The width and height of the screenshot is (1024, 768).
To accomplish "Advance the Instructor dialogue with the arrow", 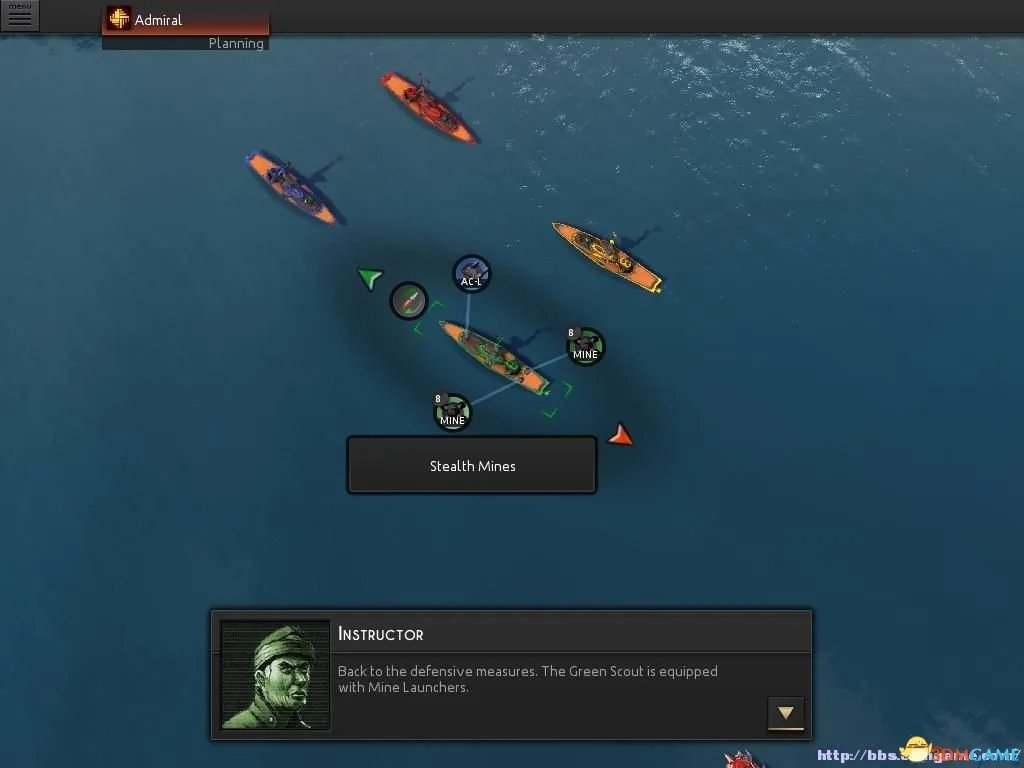I will [x=785, y=713].
